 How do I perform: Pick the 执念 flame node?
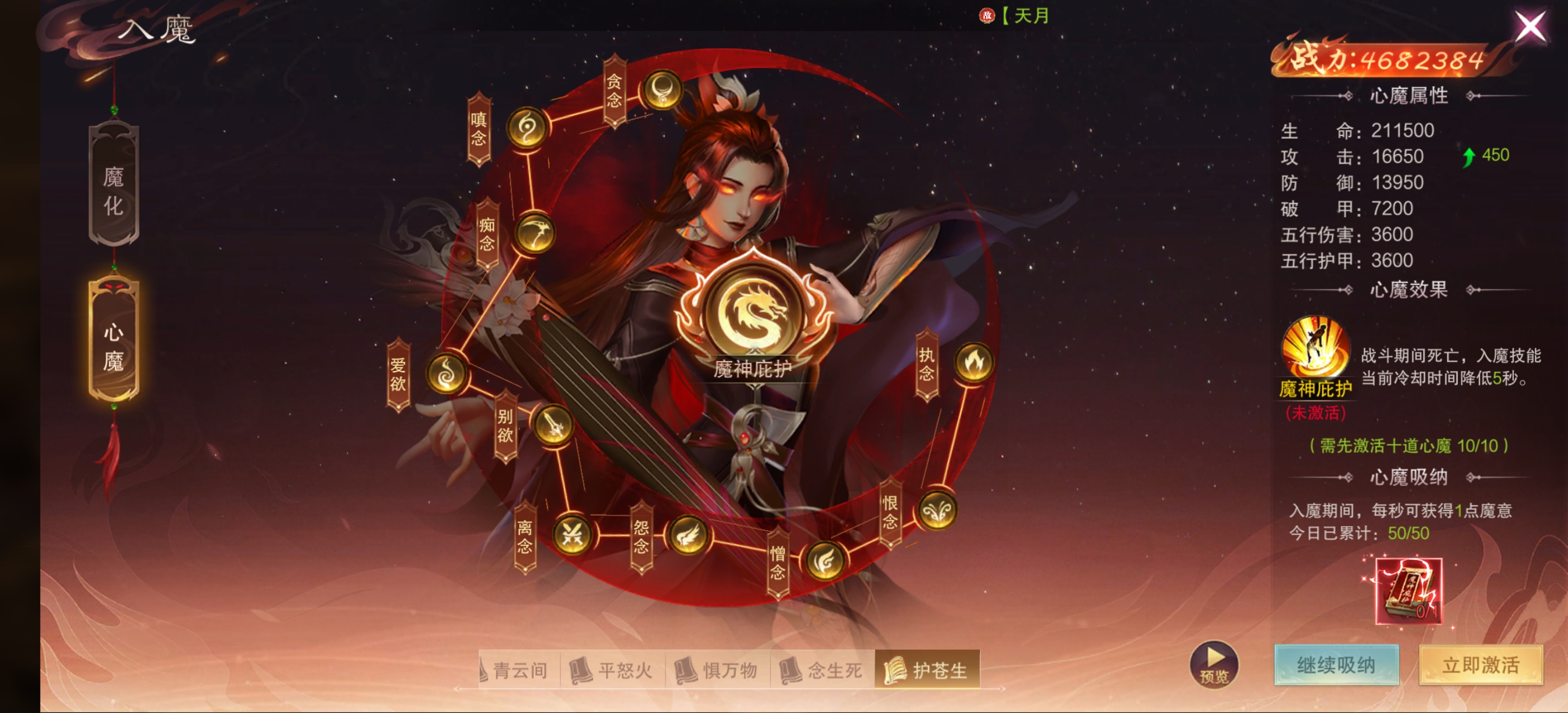click(x=973, y=363)
